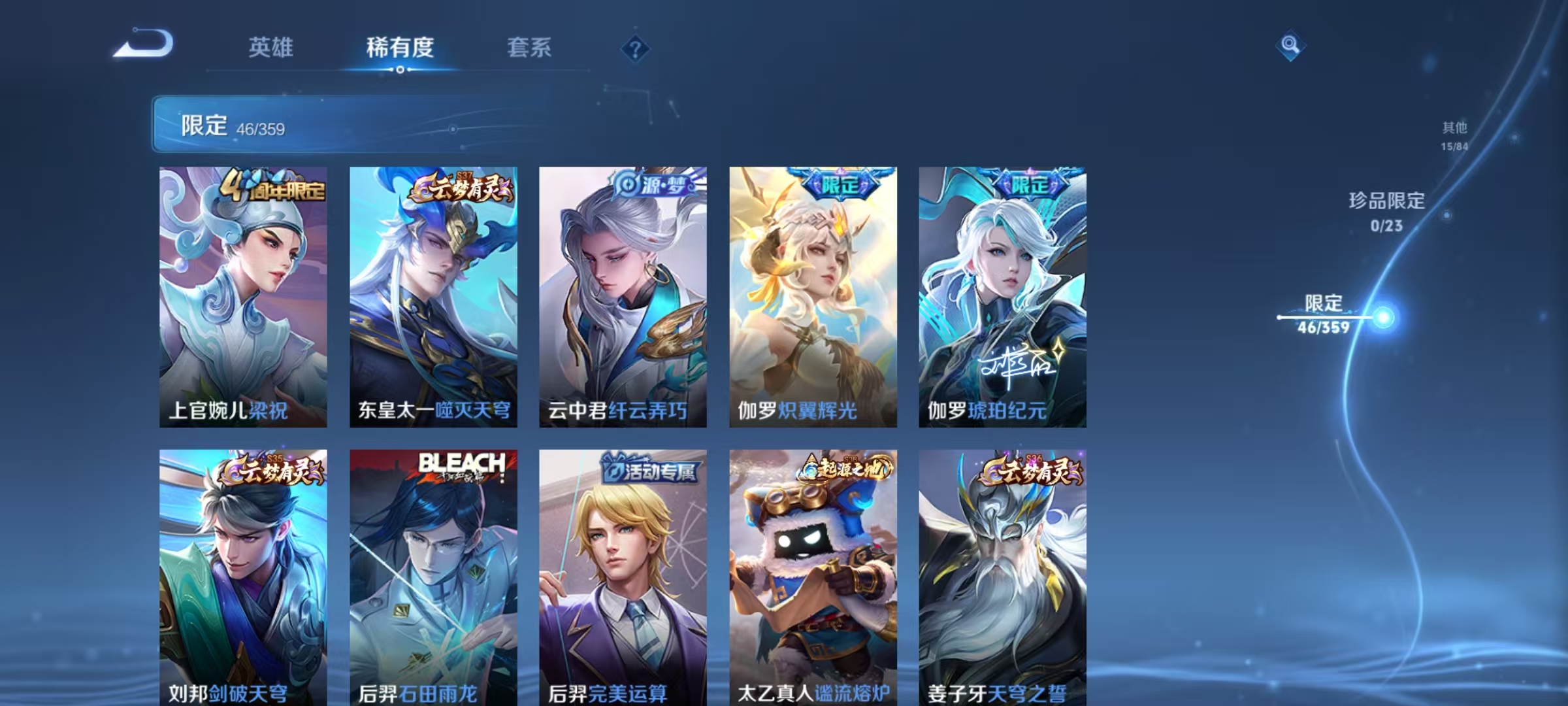Switch to the 套系 tab
The height and width of the screenshot is (706, 1568).
coord(529,47)
